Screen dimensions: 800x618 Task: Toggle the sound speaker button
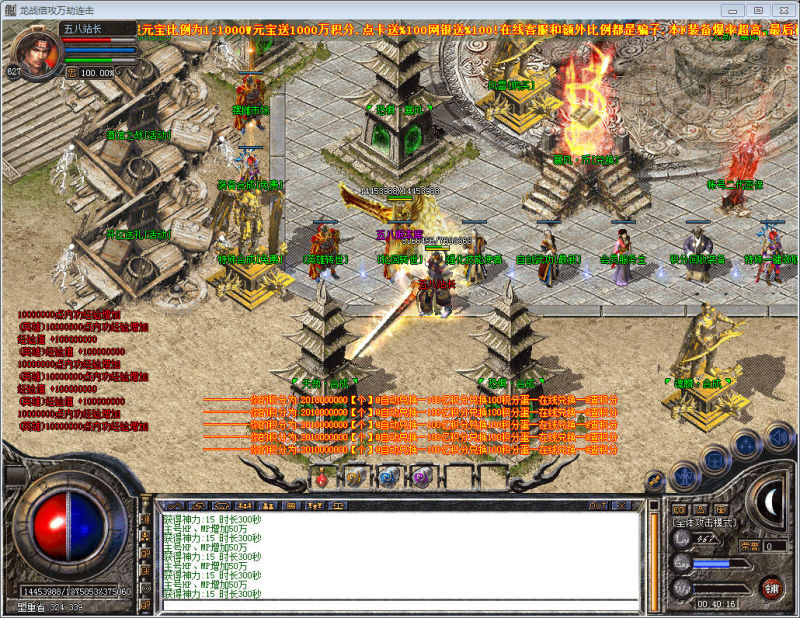[778, 436]
